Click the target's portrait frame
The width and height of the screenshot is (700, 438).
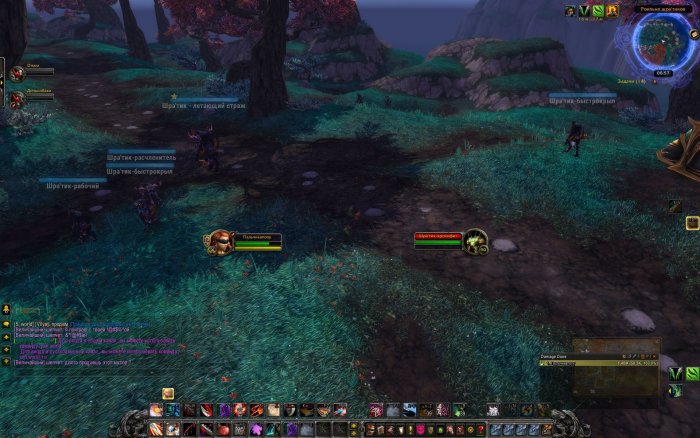point(475,240)
